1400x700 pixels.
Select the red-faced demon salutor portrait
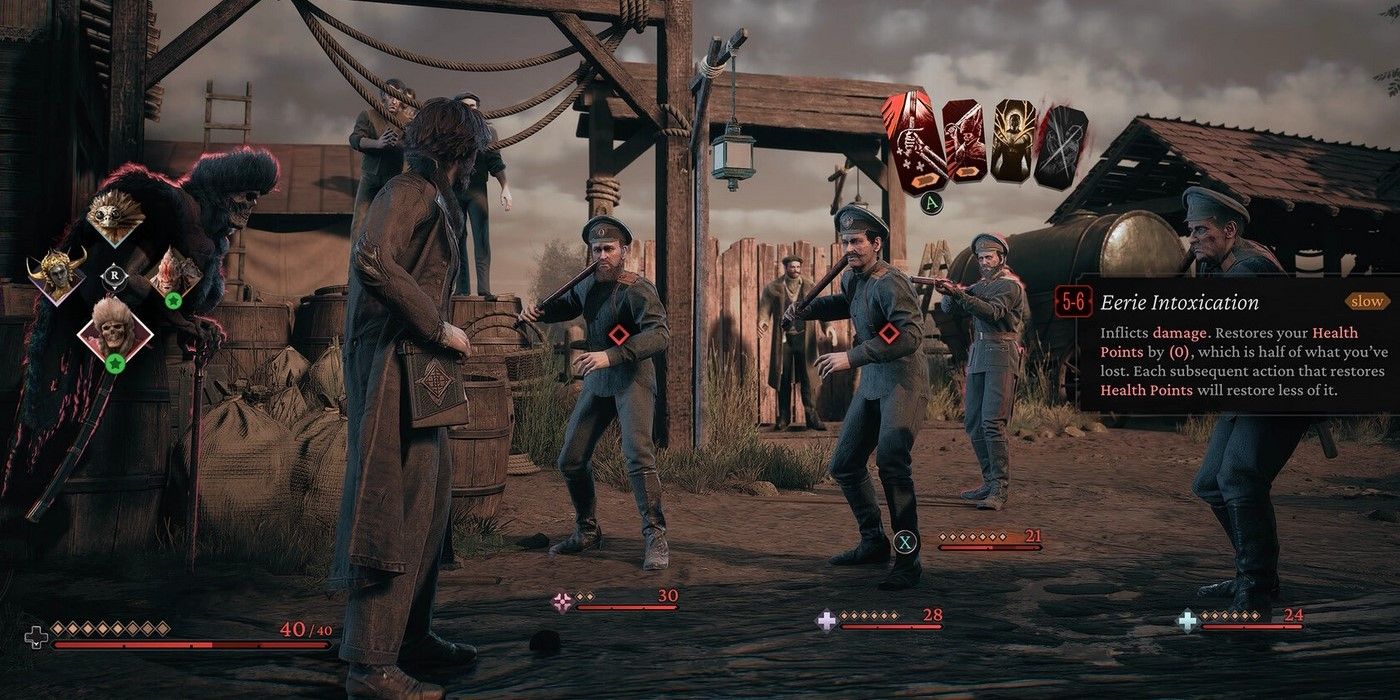click(174, 274)
